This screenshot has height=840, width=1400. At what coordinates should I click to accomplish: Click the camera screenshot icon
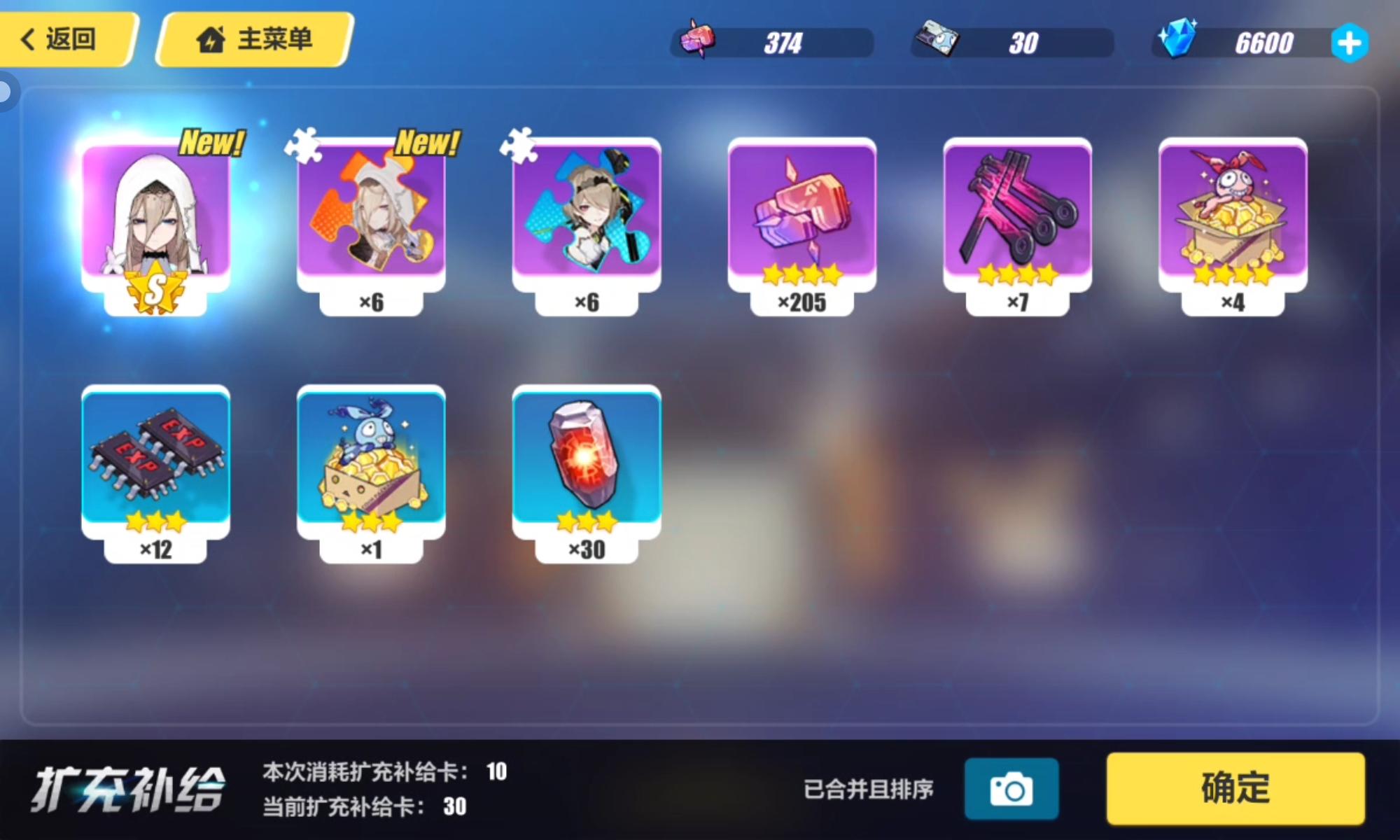pyautogui.click(x=1013, y=788)
